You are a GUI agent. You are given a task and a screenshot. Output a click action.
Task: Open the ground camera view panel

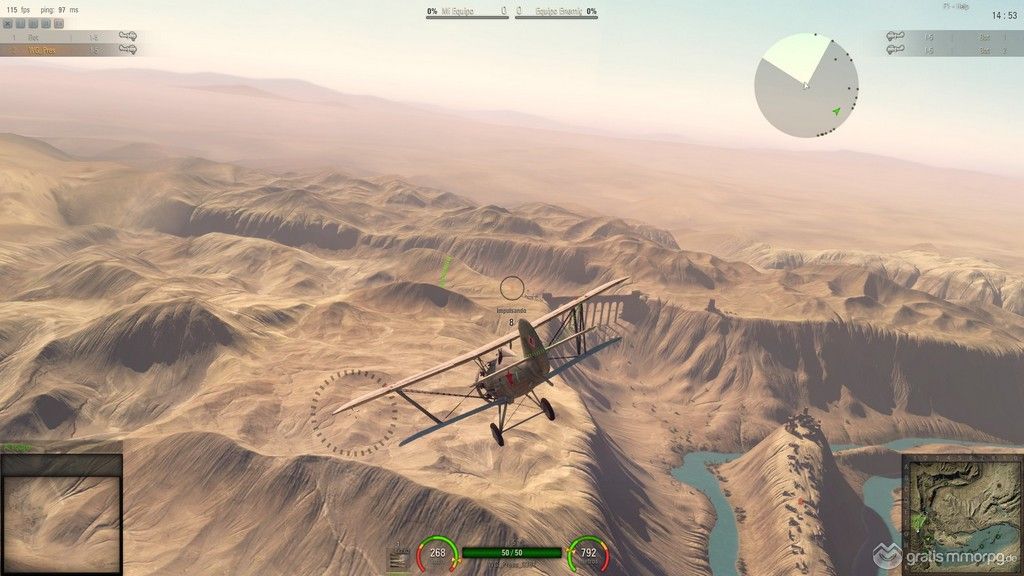point(61,514)
